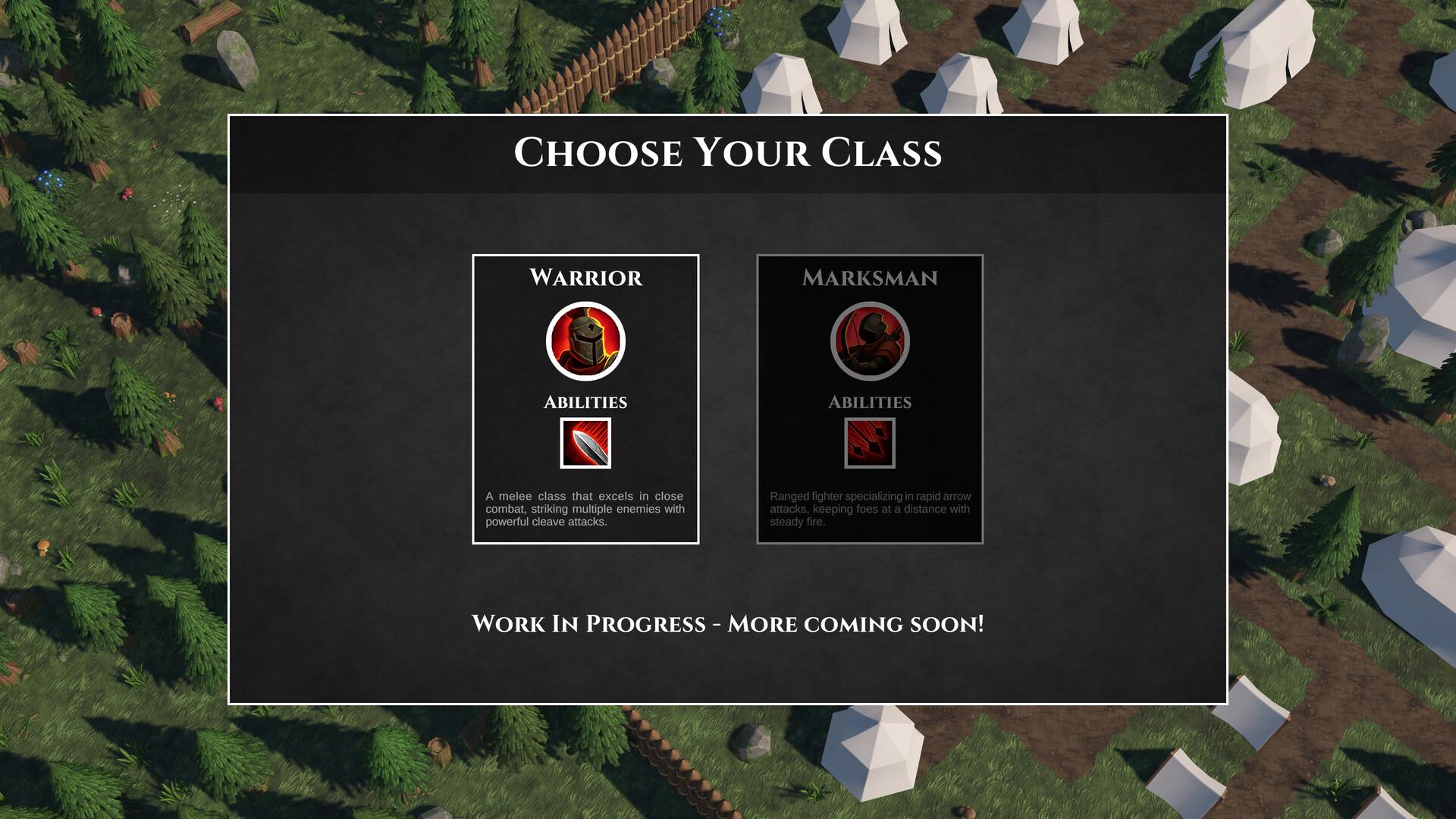Select the Warrior class portrait icon
Screen dimensions: 1456x819
585,342
